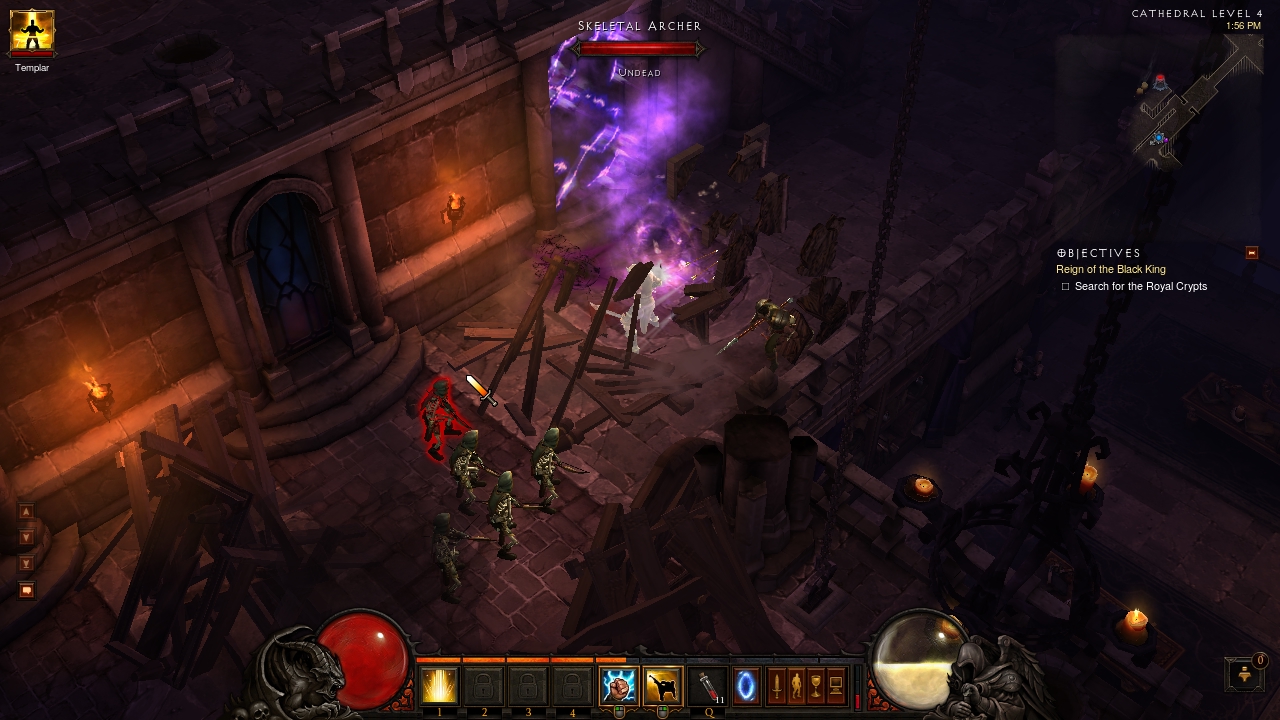Select the Templar follower portrait
The image size is (1280, 720).
point(31,32)
